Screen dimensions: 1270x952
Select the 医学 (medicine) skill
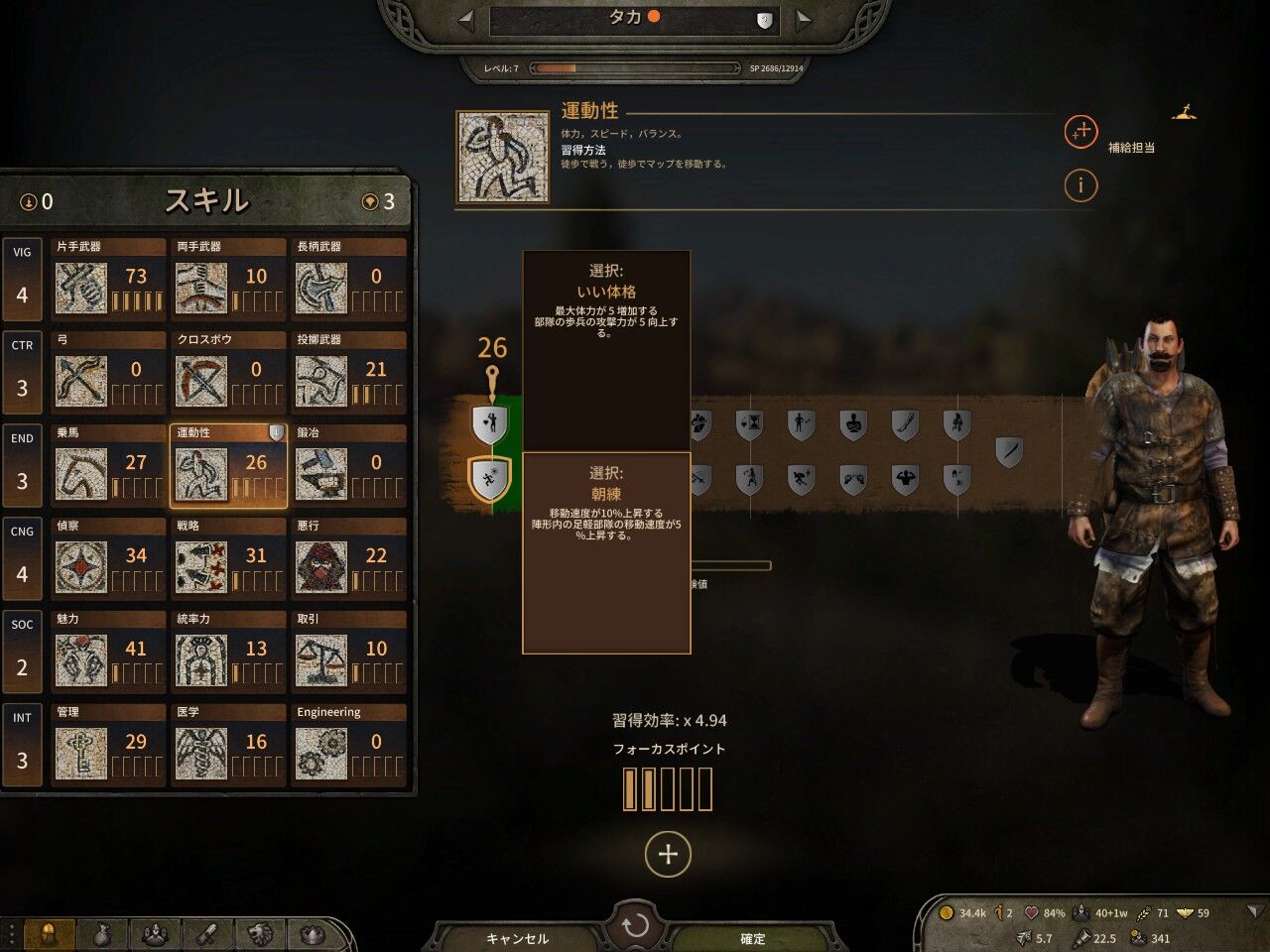click(x=228, y=744)
